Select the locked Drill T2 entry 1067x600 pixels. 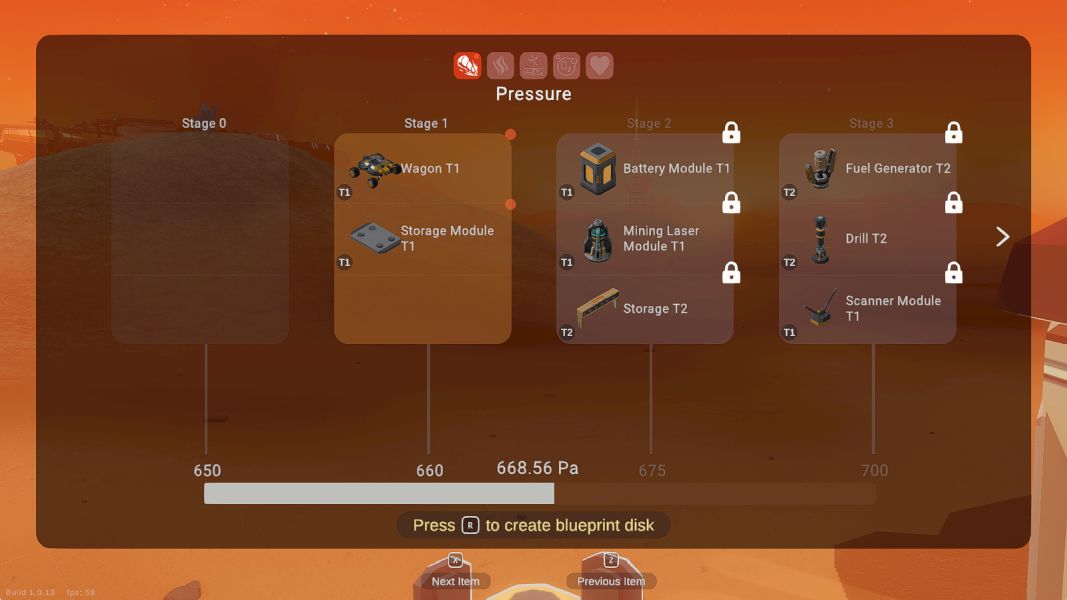(867, 239)
